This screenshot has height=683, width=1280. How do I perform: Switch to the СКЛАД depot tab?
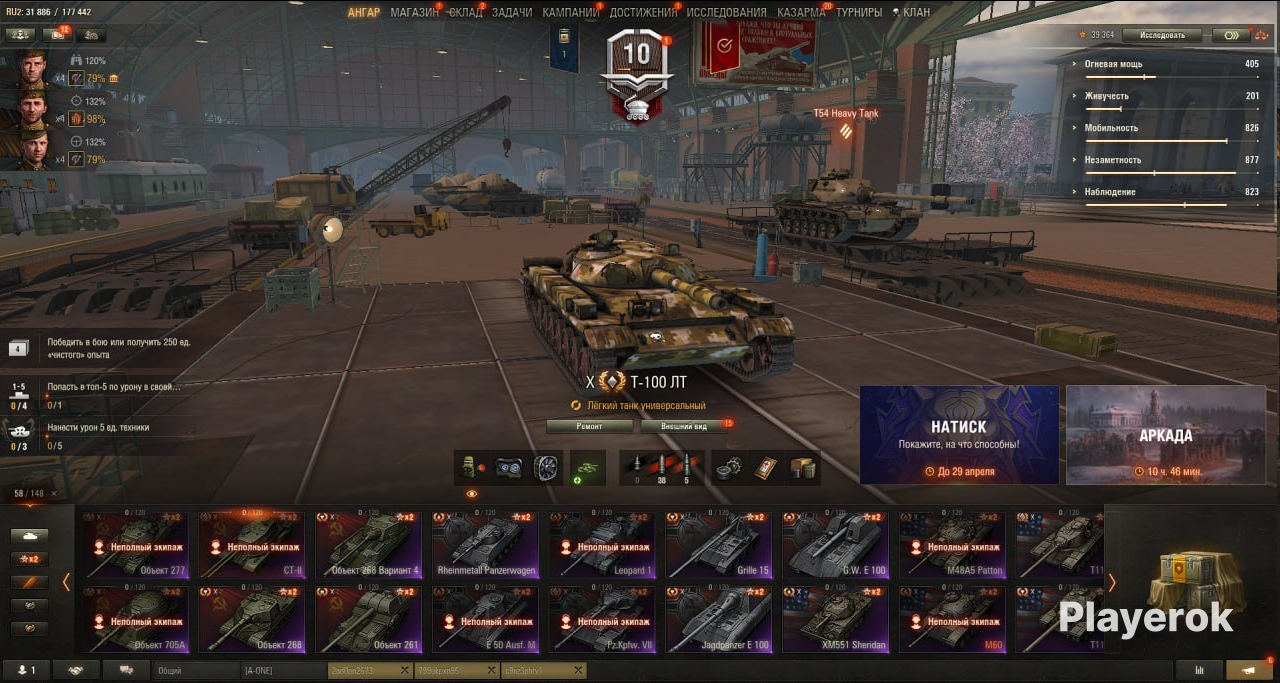pyautogui.click(x=465, y=12)
